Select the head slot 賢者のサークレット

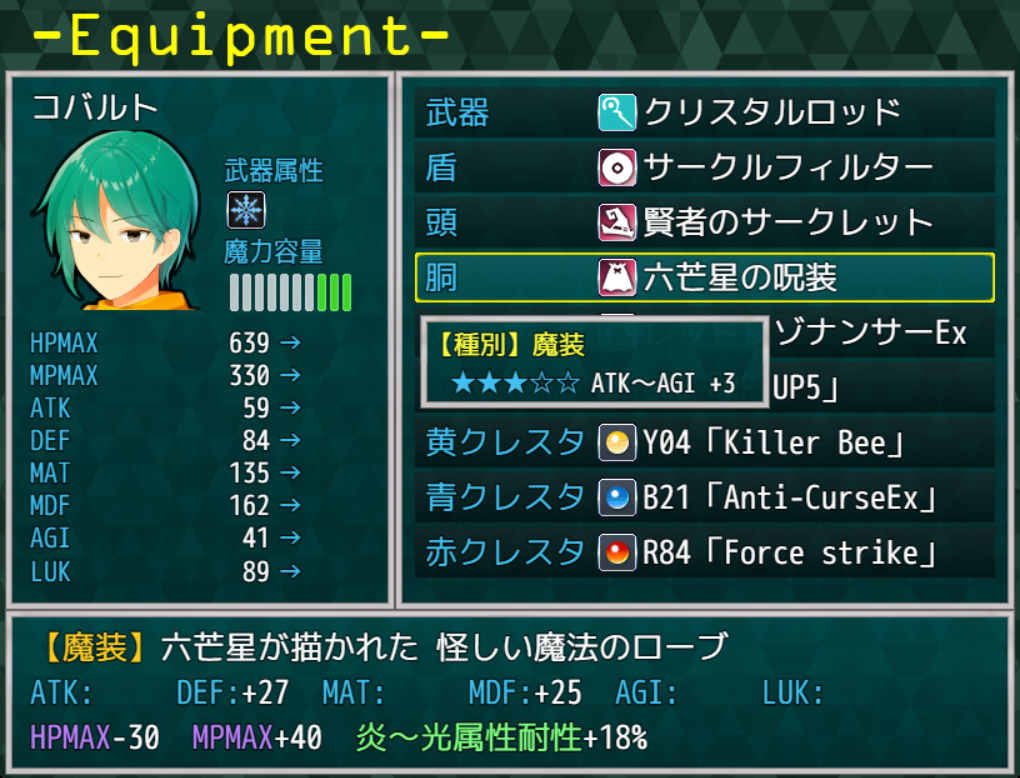tap(704, 222)
